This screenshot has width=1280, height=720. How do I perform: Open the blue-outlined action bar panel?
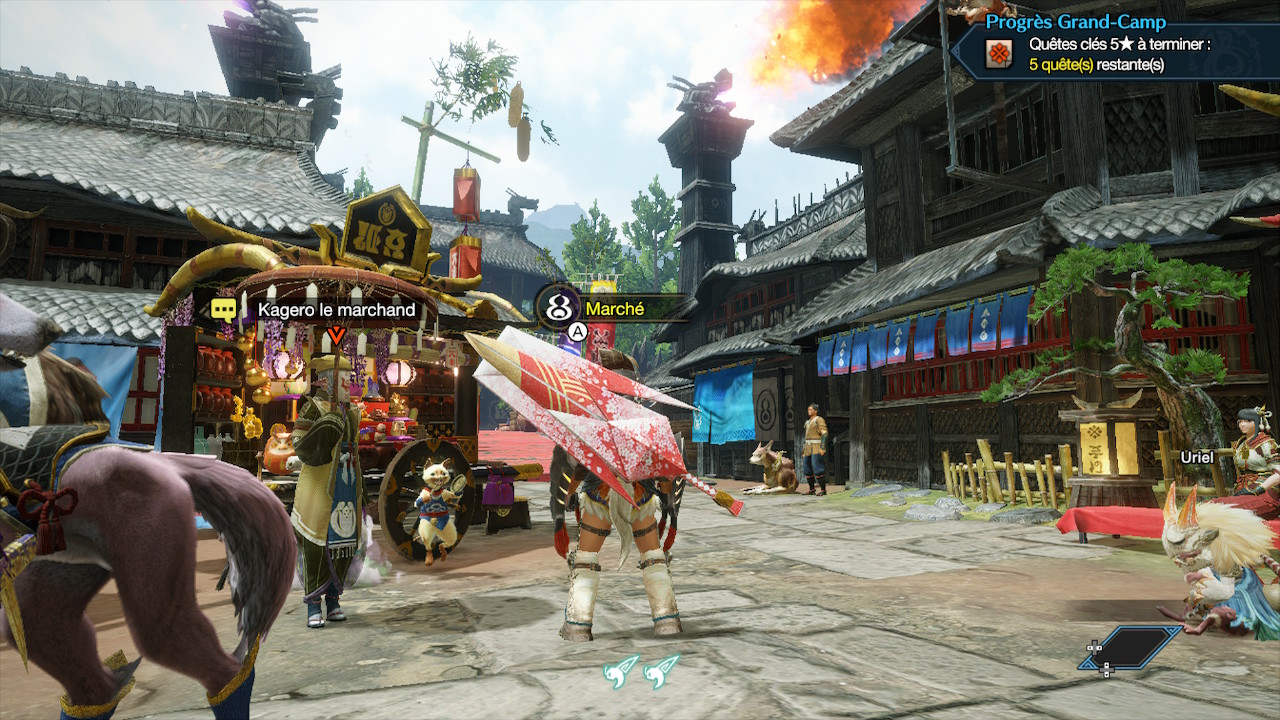(1130, 647)
